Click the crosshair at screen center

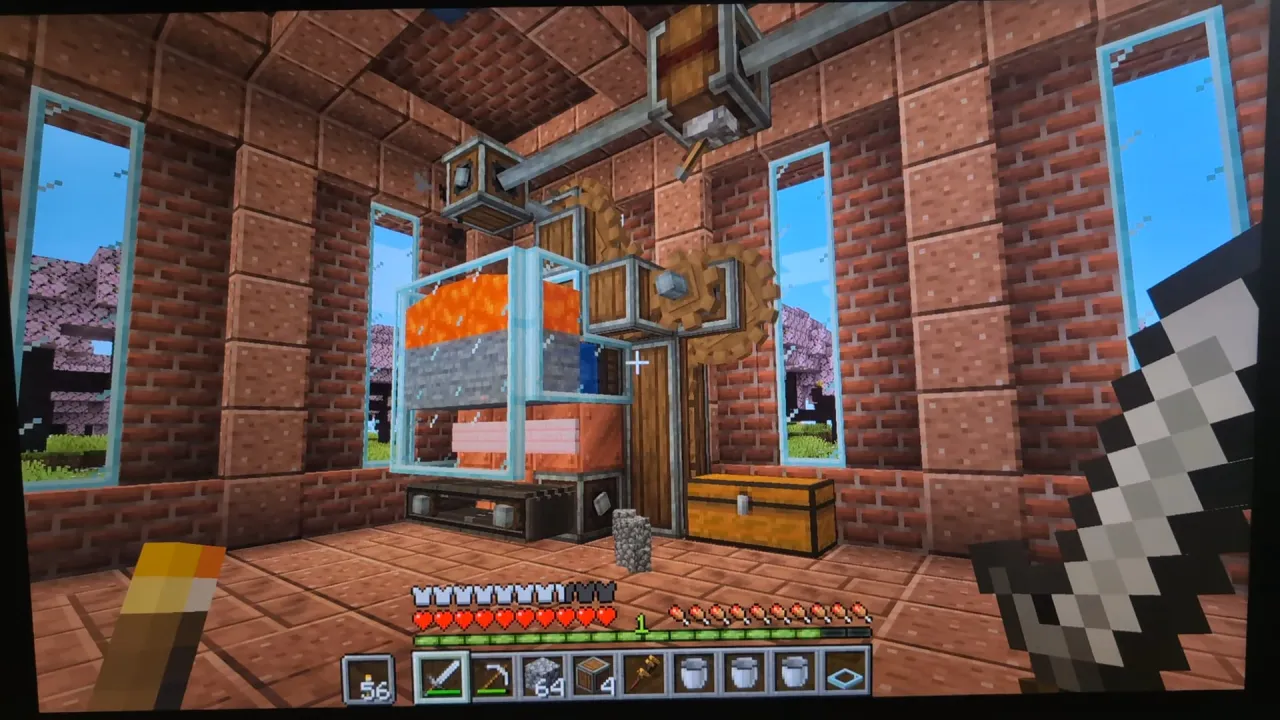coord(637,362)
